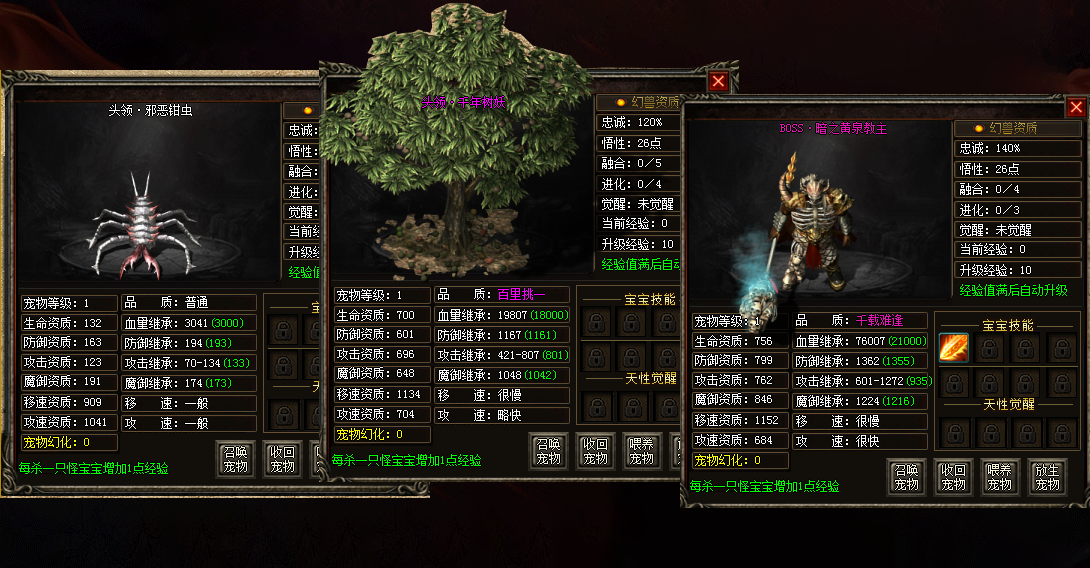
Task: Summon the 邪恶钳虫 pet (召唤宠物)
Action: [236, 460]
